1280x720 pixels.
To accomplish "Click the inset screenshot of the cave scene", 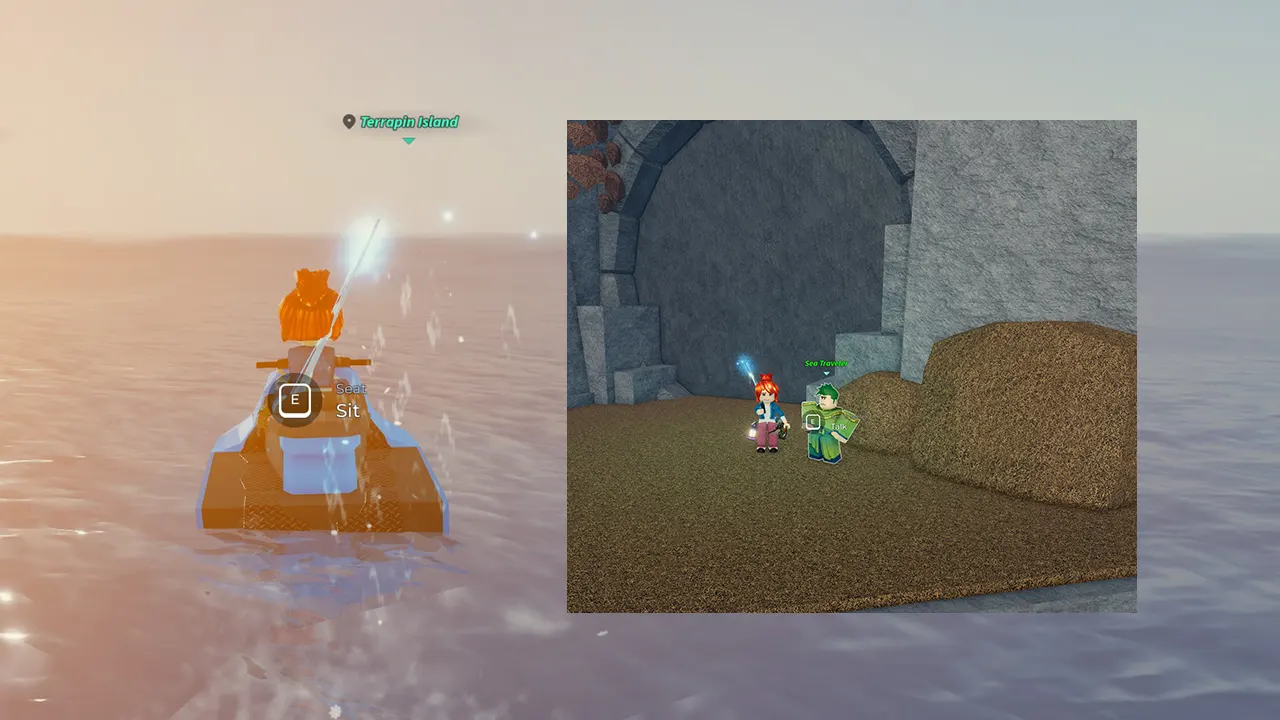I will click(851, 365).
